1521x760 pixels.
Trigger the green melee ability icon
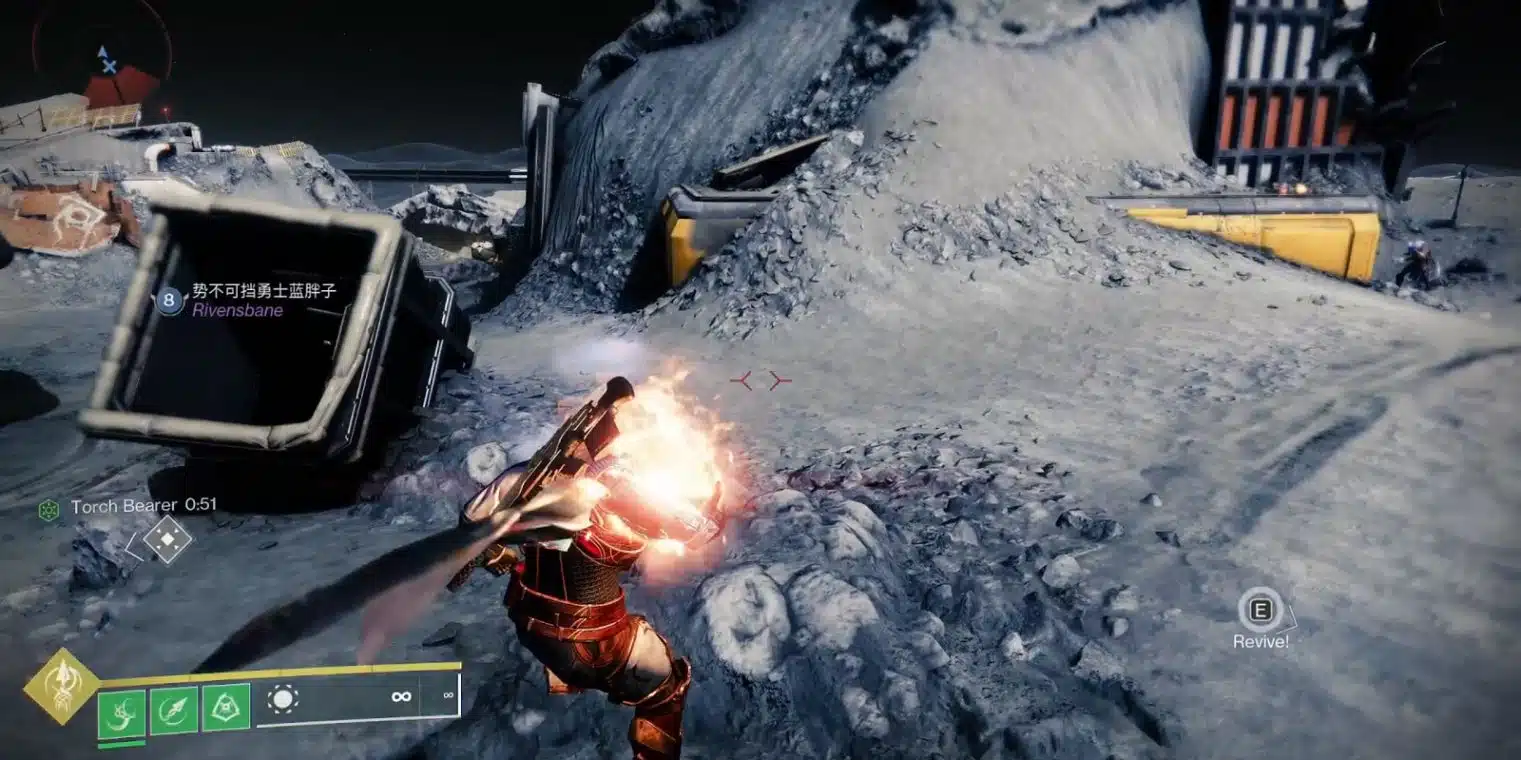(x=174, y=710)
